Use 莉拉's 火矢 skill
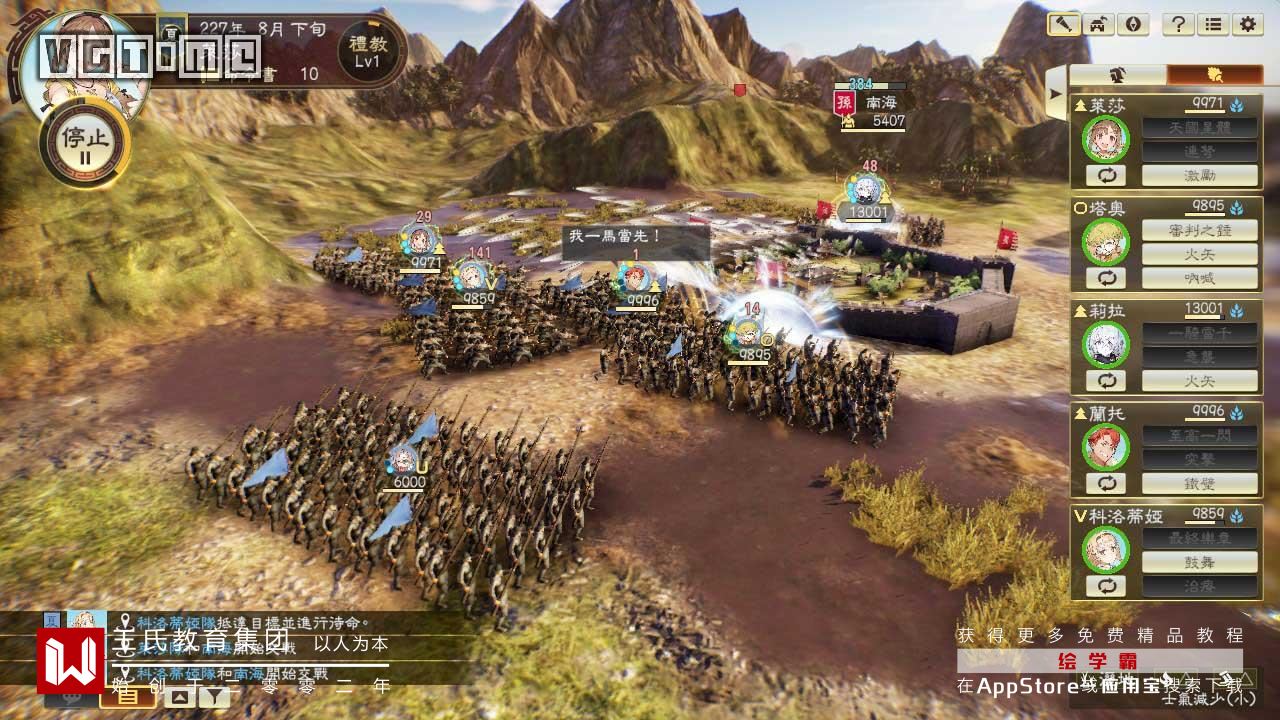This screenshot has width=1280, height=720. [1199, 381]
